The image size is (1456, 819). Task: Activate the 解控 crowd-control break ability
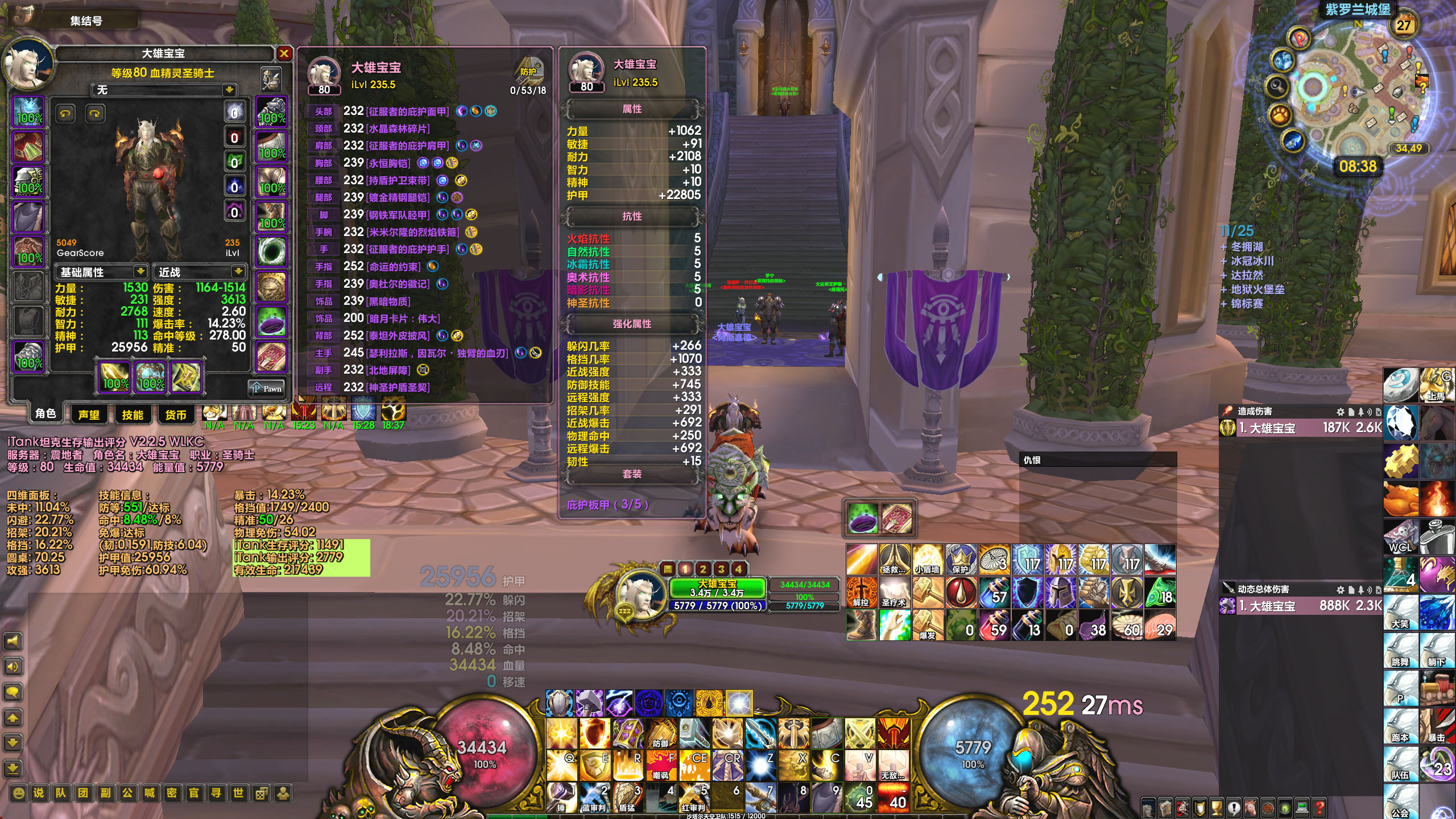pyautogui.click(x=861, y=593)
